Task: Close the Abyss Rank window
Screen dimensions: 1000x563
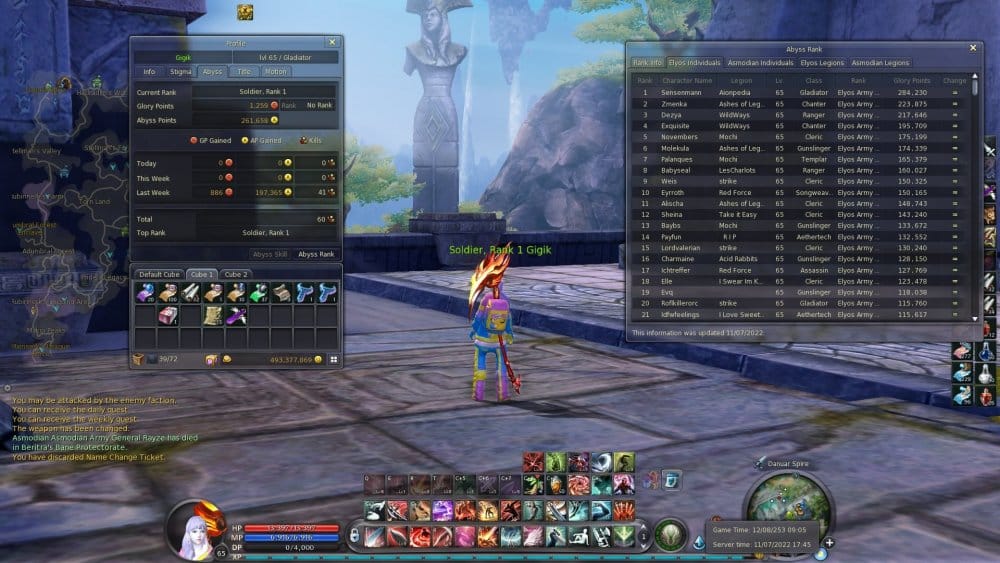Action: pyautogui.click(x=973, y=48)
